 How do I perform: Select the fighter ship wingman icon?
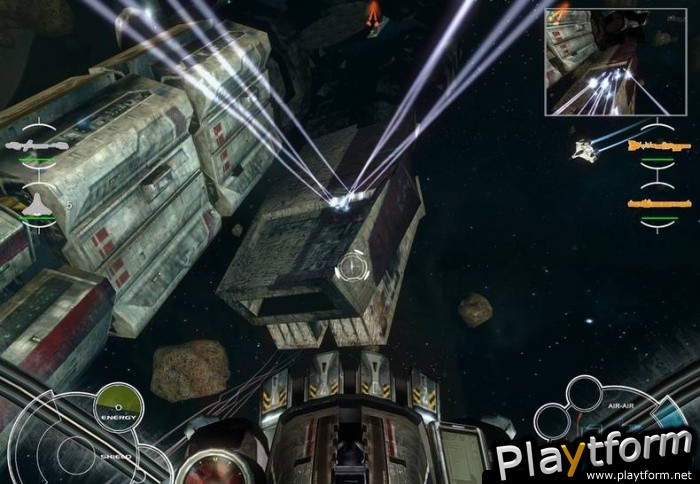(x=38, y=204)
